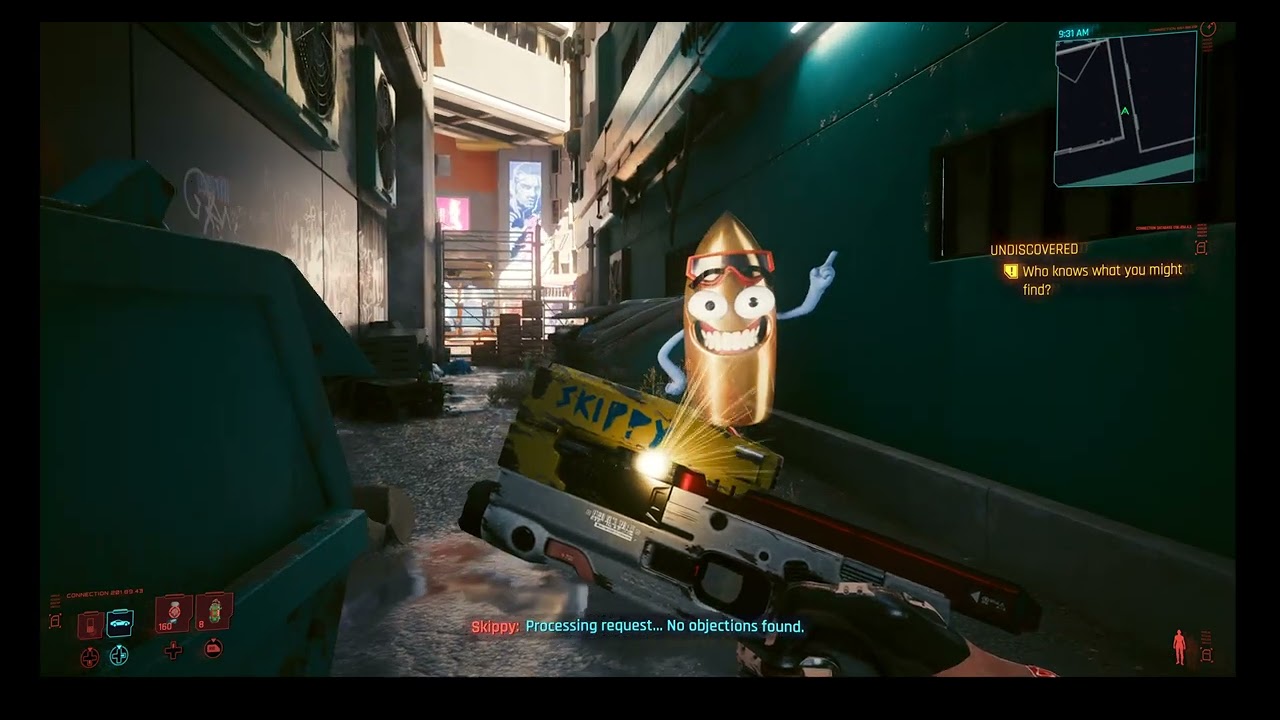Click the cyan vehicle summon icon
This screenshot has width=1280, height=720.
(x=119, y=622)
